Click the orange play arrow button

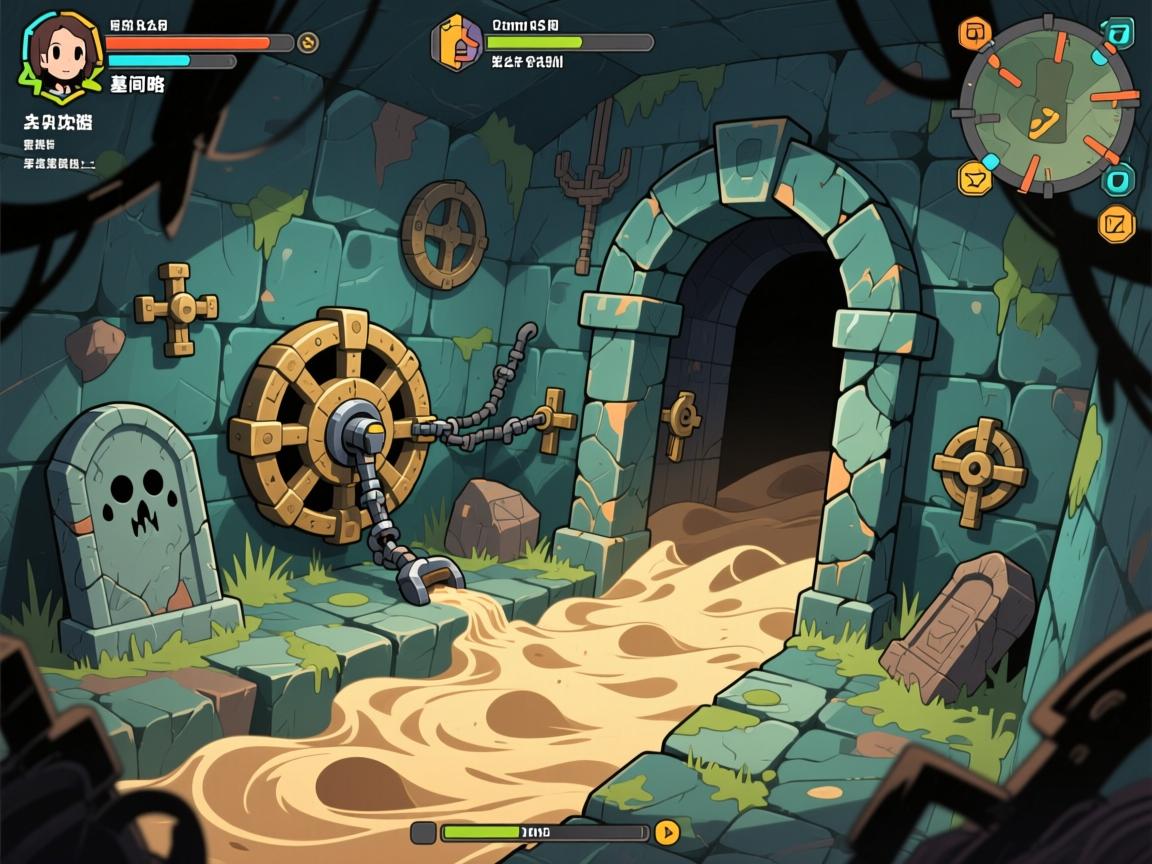tap(666, 832)
